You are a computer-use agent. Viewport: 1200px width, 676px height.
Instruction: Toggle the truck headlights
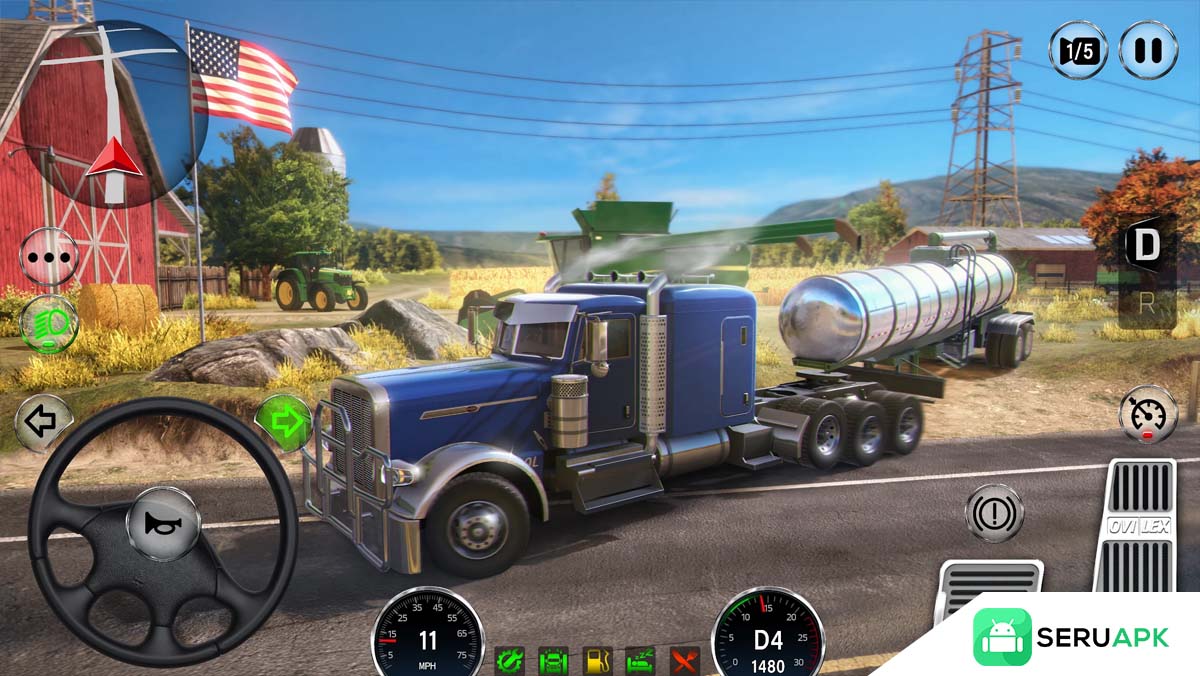click(49, 322)
